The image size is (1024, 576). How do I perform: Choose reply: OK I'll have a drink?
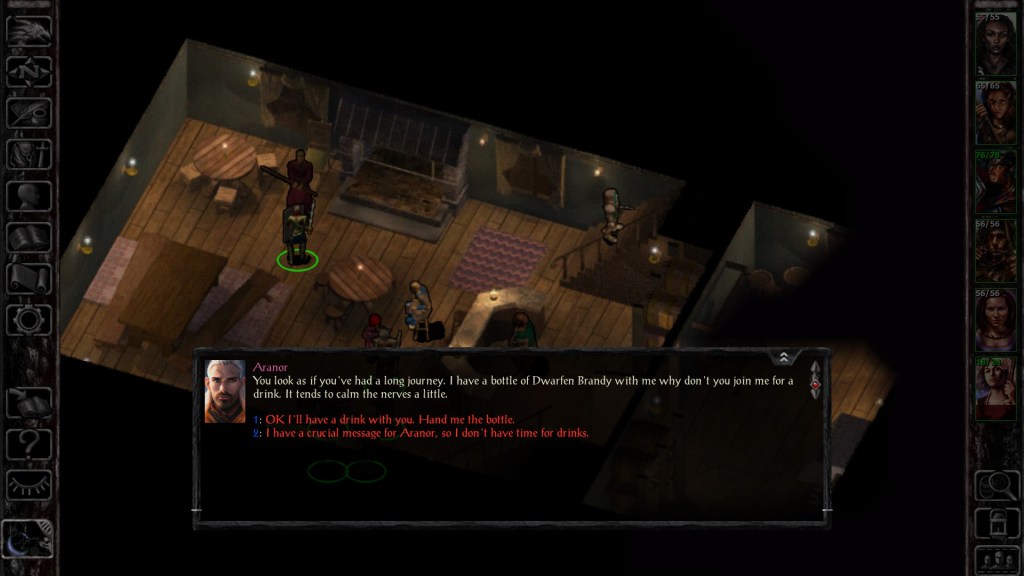coord(390,419)
